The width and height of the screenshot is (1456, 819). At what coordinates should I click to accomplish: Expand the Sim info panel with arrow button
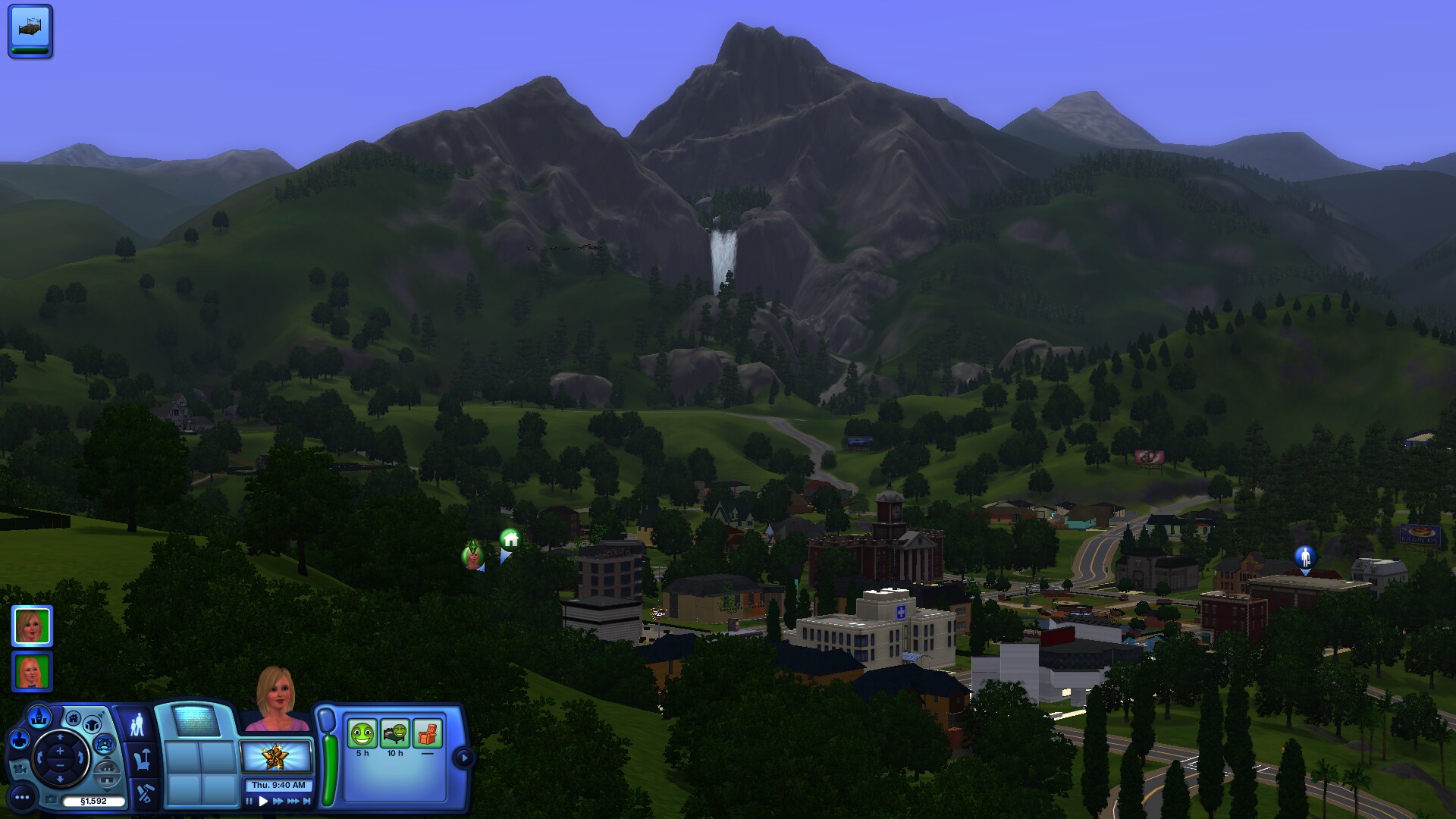coord(463,758)
